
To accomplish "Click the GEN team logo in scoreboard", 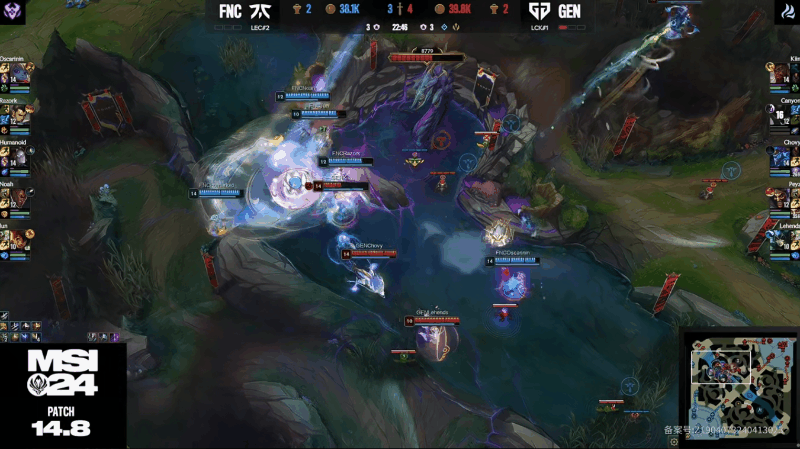I will [540, 11].
